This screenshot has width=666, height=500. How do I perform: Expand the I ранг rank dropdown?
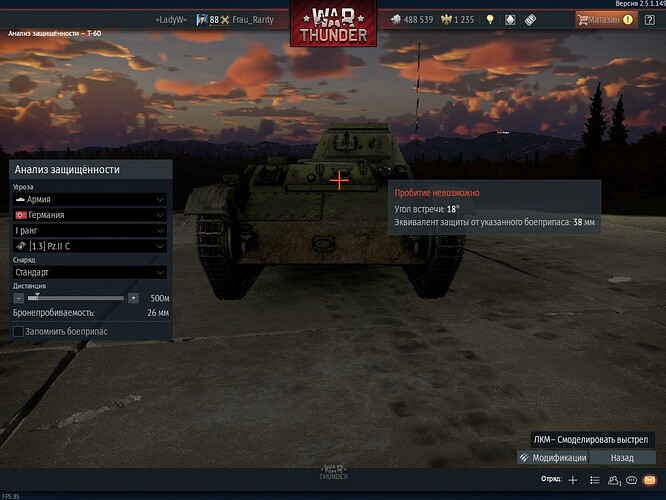[x=89, y=230]
